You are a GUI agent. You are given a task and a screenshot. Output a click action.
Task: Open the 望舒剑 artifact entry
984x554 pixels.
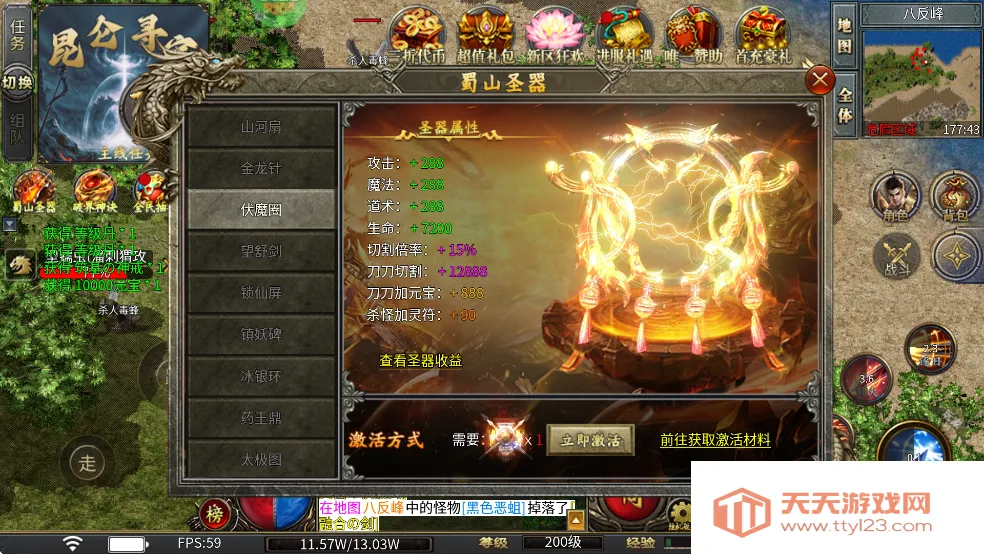click(261, 251)
